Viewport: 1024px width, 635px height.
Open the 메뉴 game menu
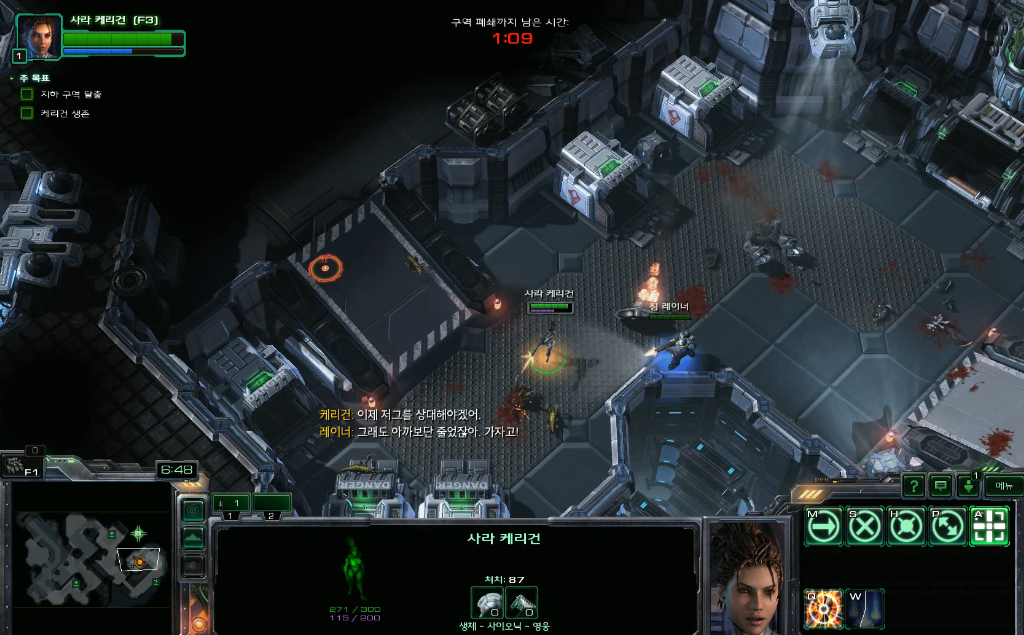(1002, 486)
